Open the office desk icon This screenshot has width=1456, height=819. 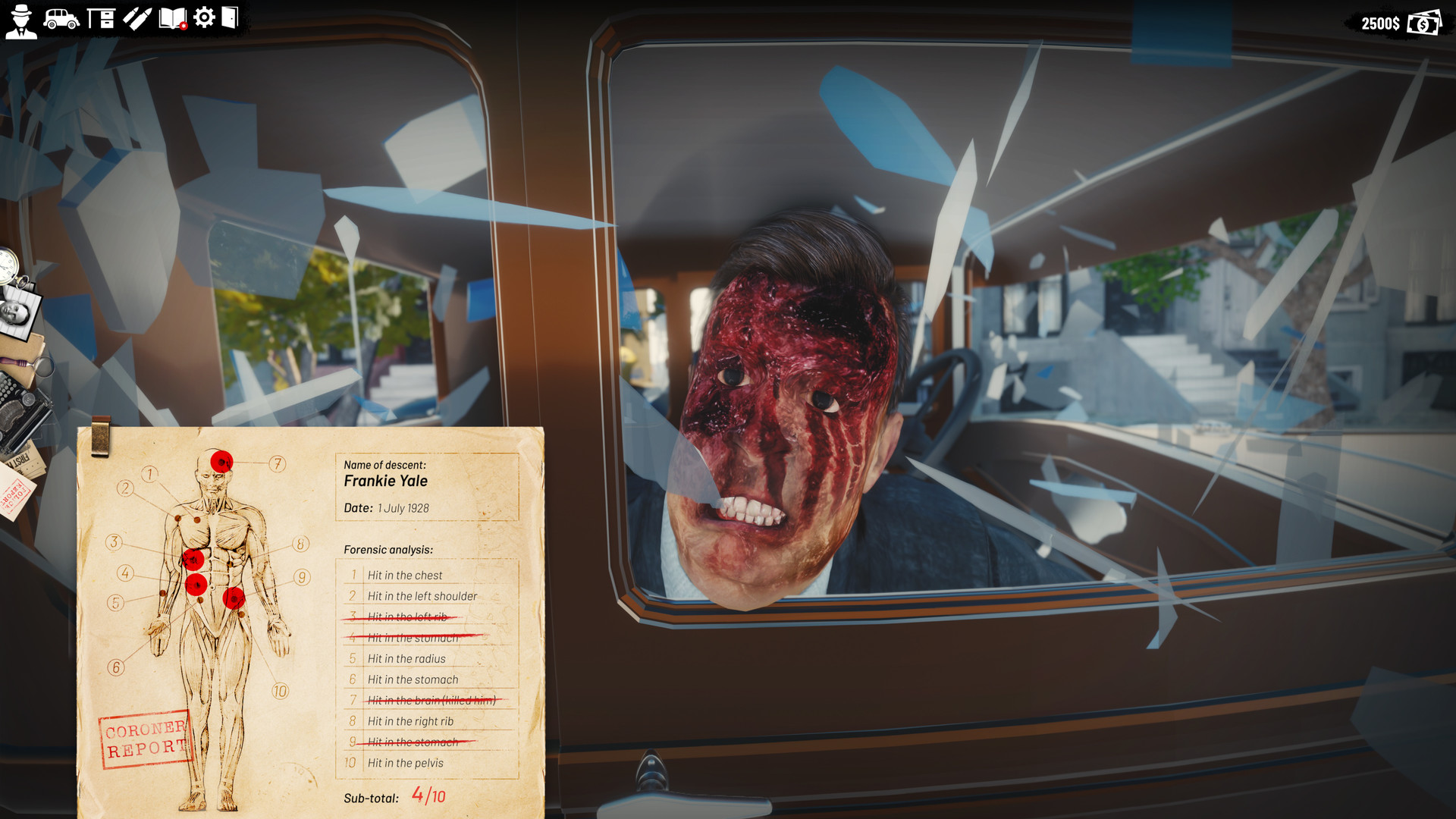point(101,17)
